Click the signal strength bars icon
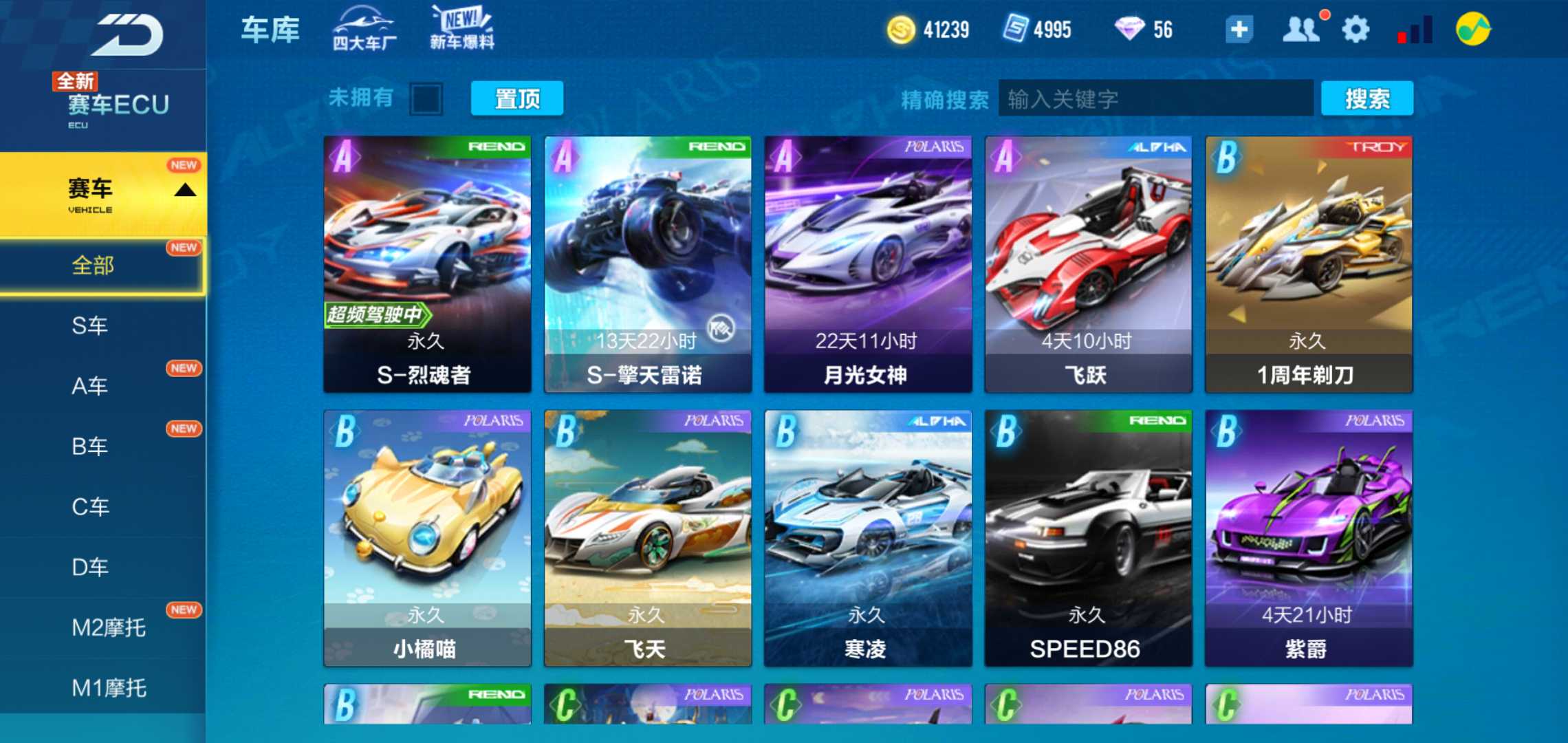1568x743 pixels. click(x=1415, y=29)
